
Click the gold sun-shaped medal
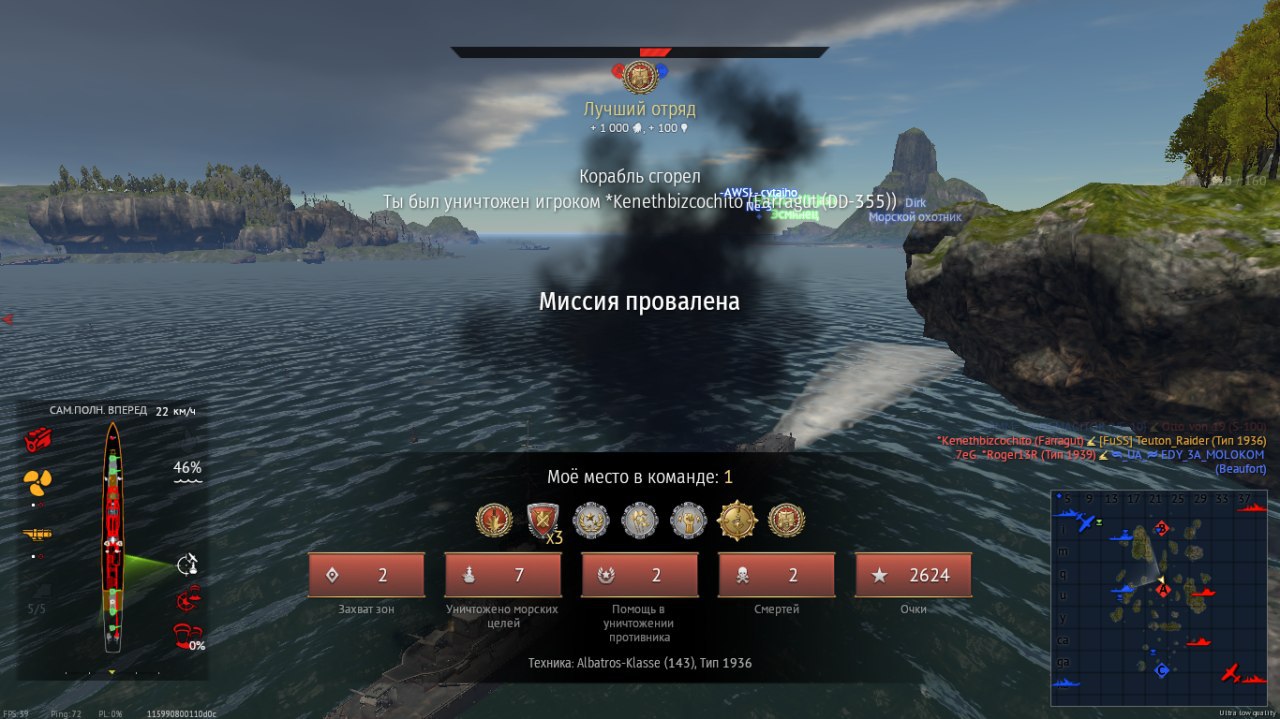[x=737, y=520]
